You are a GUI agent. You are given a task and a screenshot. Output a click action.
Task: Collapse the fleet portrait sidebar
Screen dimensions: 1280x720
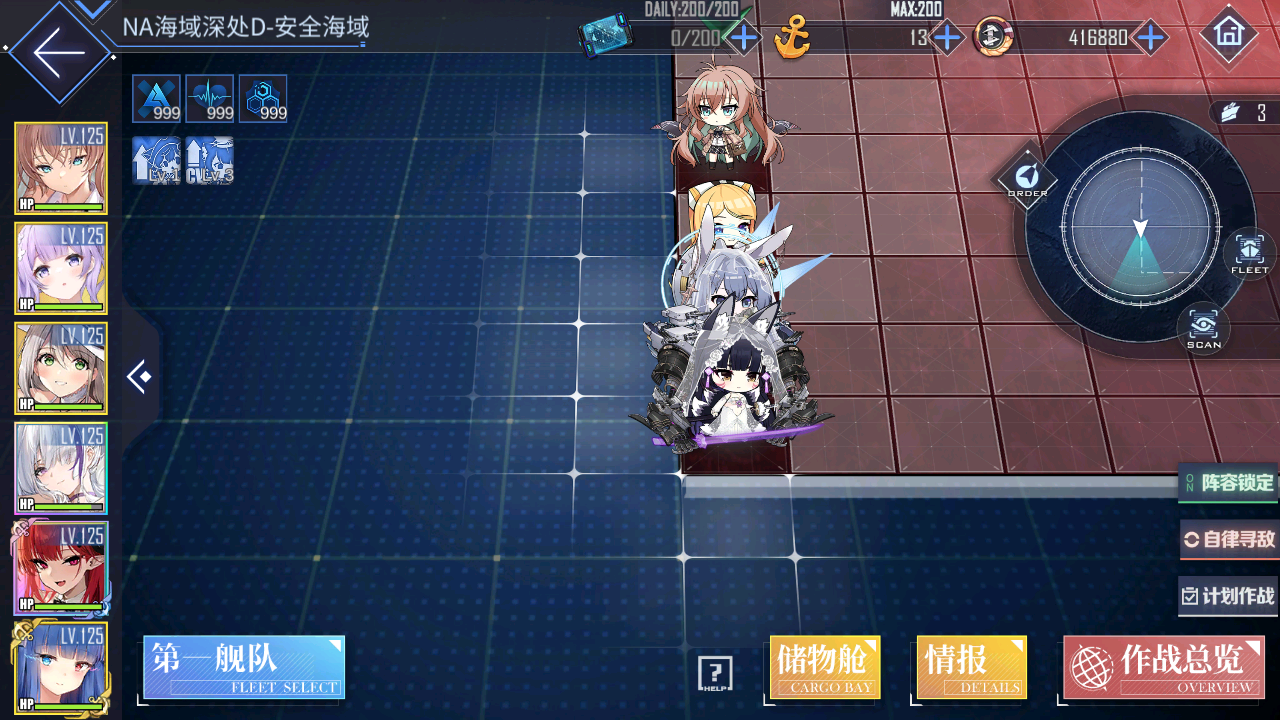(x=139, y=377)
